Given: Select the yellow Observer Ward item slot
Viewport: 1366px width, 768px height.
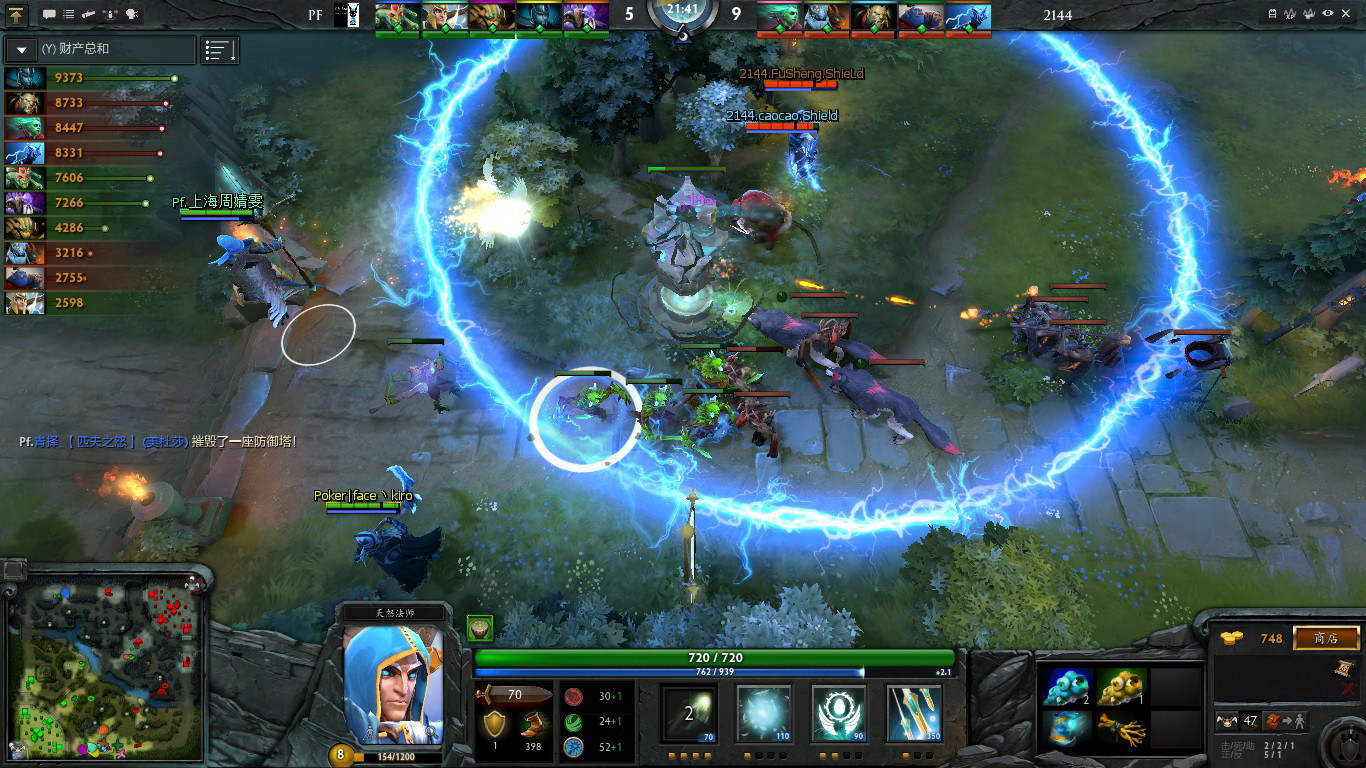Looking at the screenshot, I should 1123,687.
